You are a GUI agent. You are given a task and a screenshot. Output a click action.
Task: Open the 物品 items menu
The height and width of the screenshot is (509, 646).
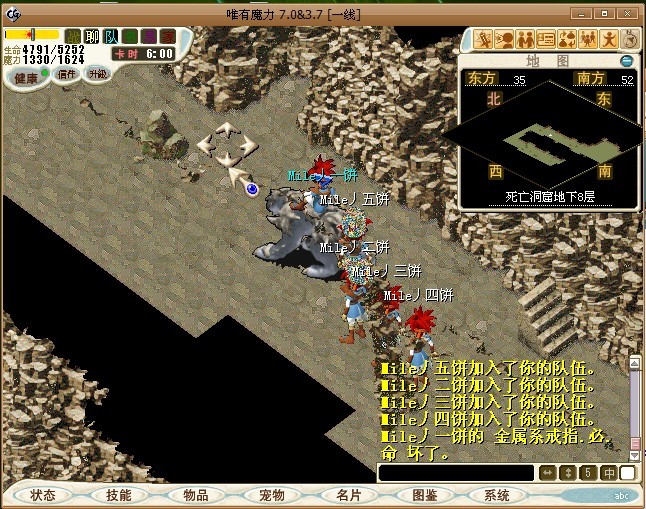[x=195, y=495]
